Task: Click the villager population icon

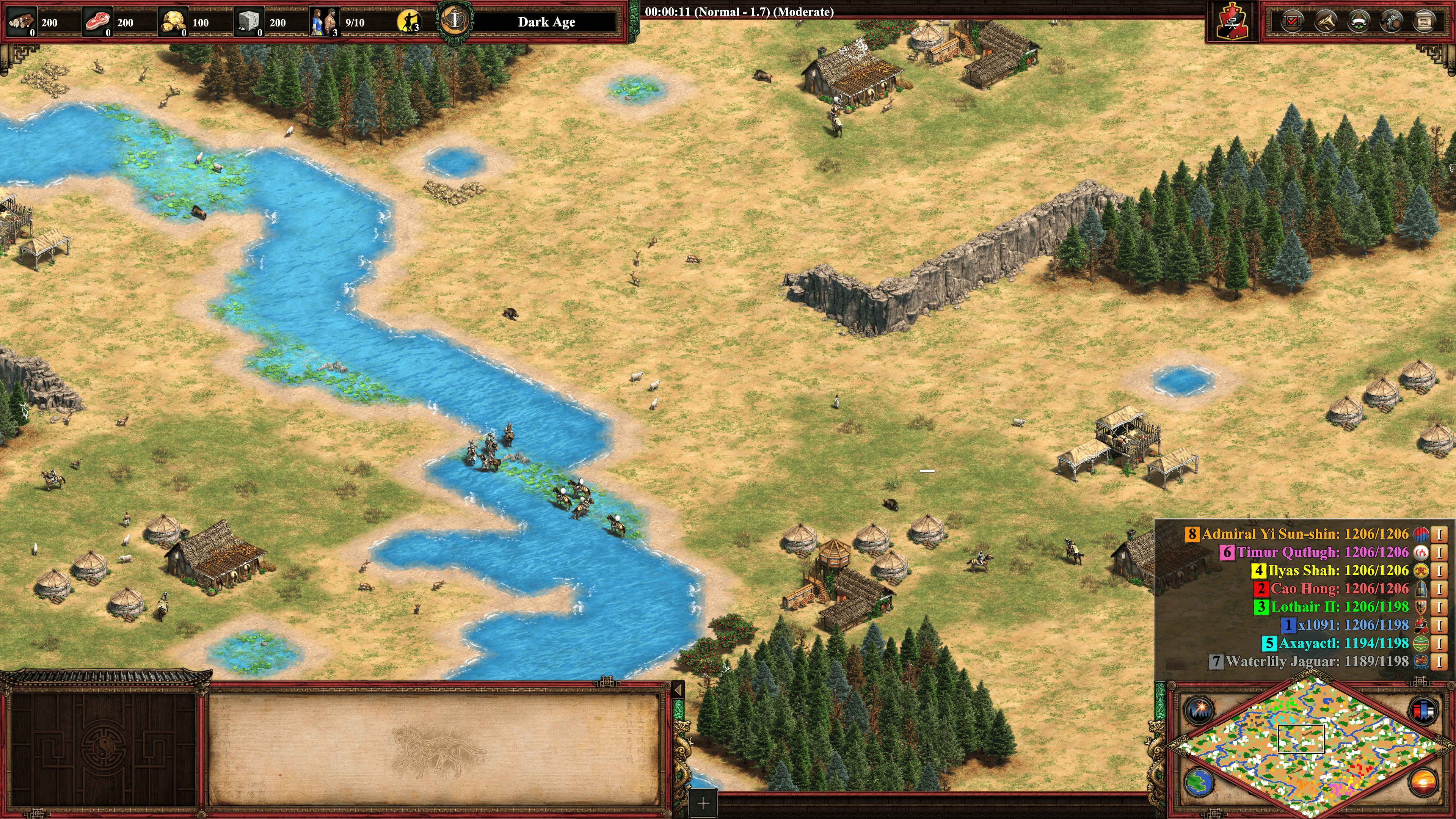Action: click(x=325, y=22)
